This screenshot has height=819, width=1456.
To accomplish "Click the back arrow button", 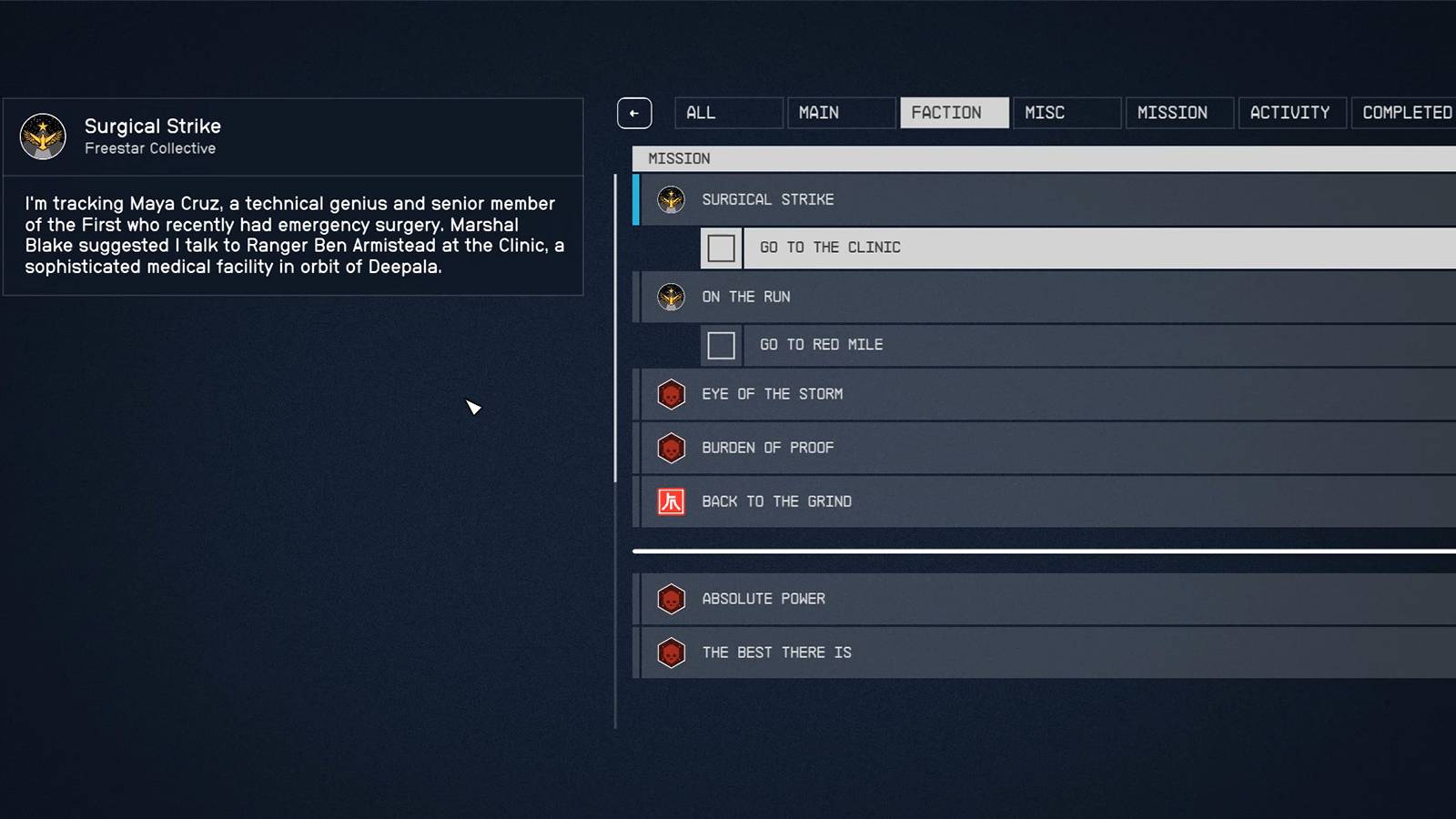I will pyautogui.click(x=634, y=112).
